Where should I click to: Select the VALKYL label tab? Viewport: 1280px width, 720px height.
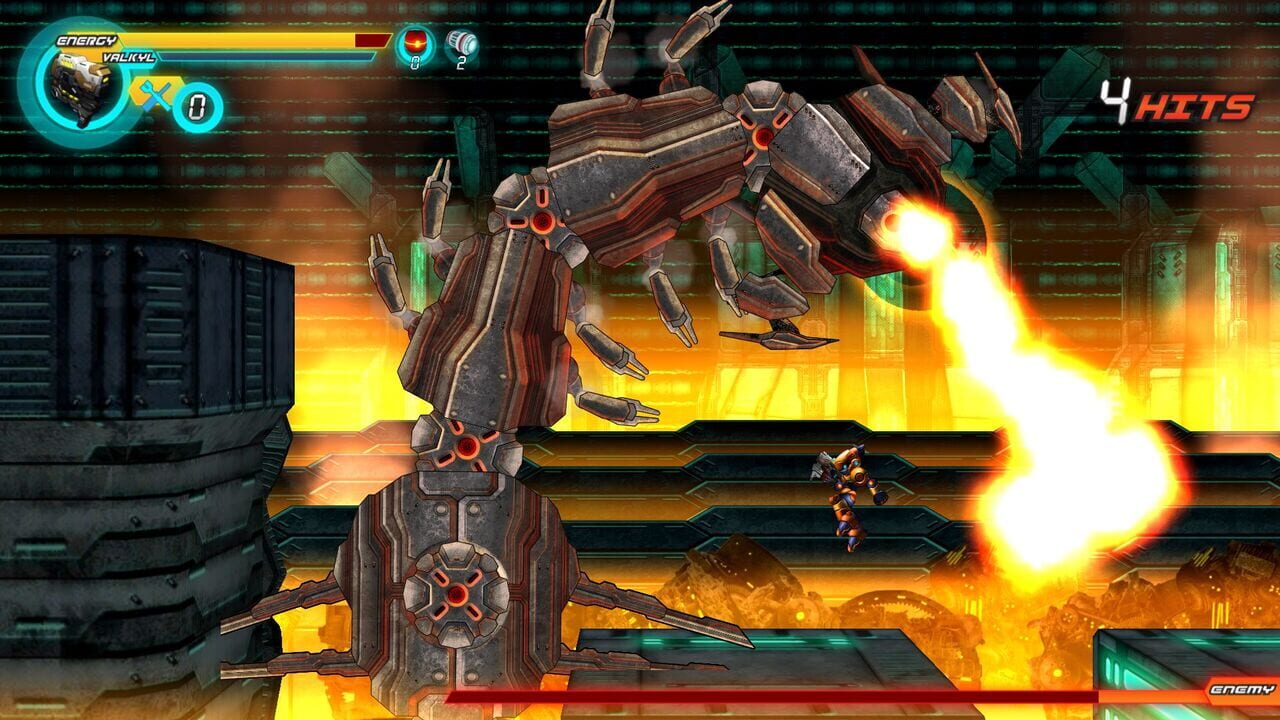128,56
